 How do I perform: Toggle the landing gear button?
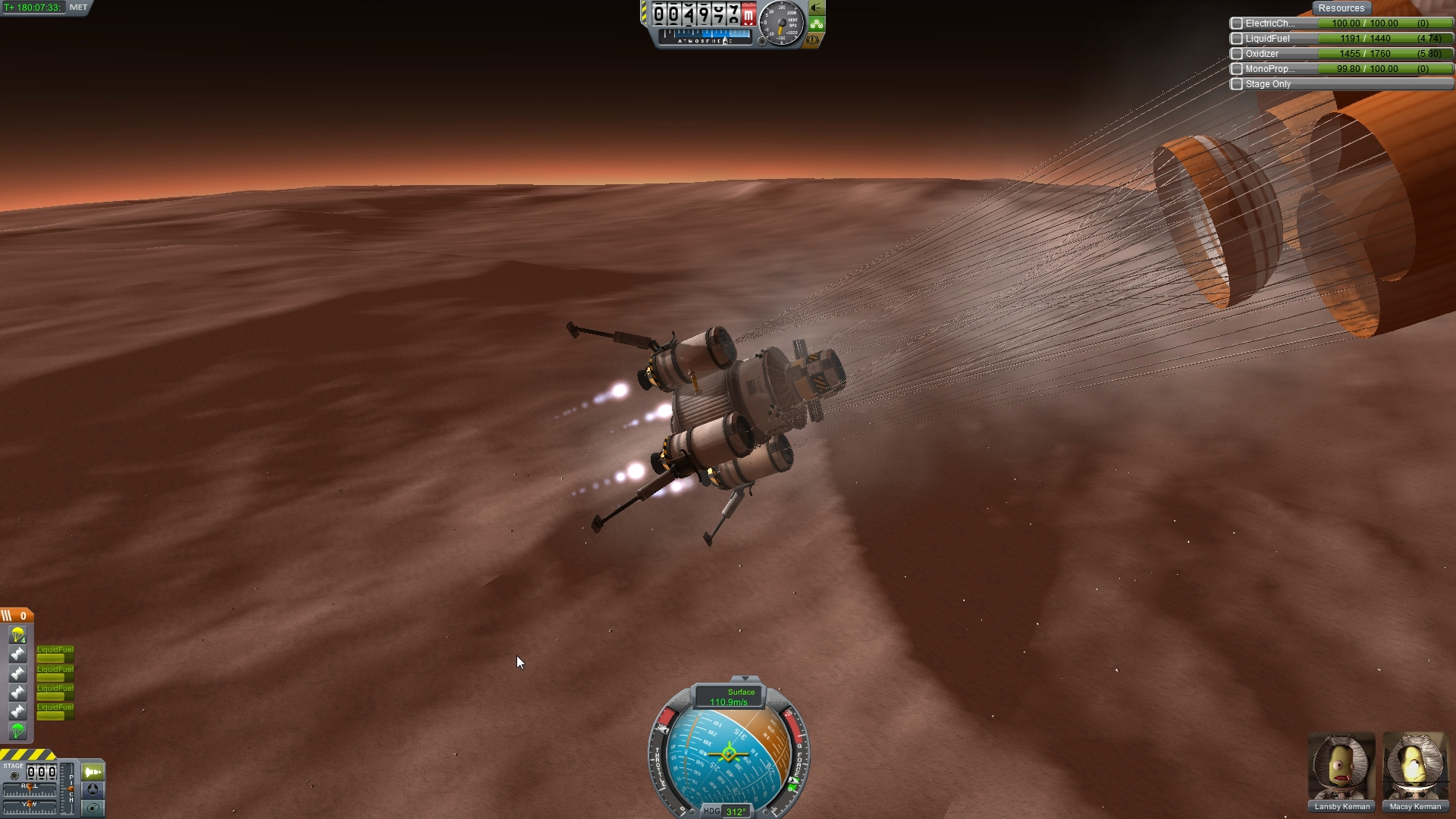[817, 24]
